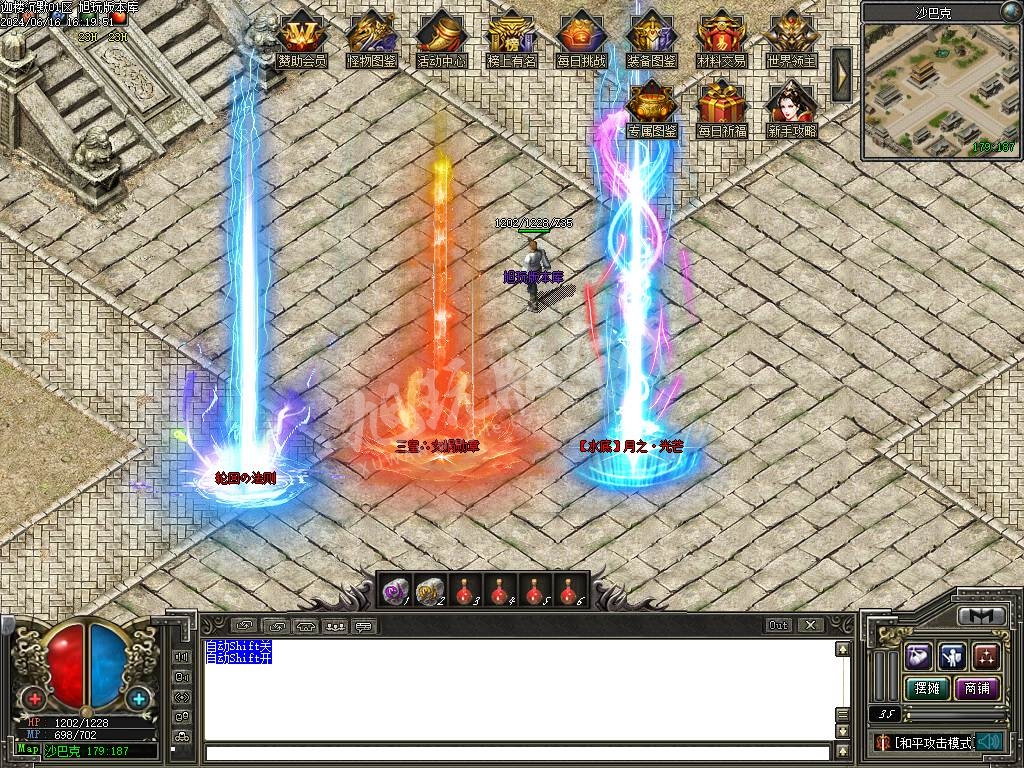Open the 世界领主 world boss icon
The height and width of the screenshot is (768, 1024).
coord(791,37)
